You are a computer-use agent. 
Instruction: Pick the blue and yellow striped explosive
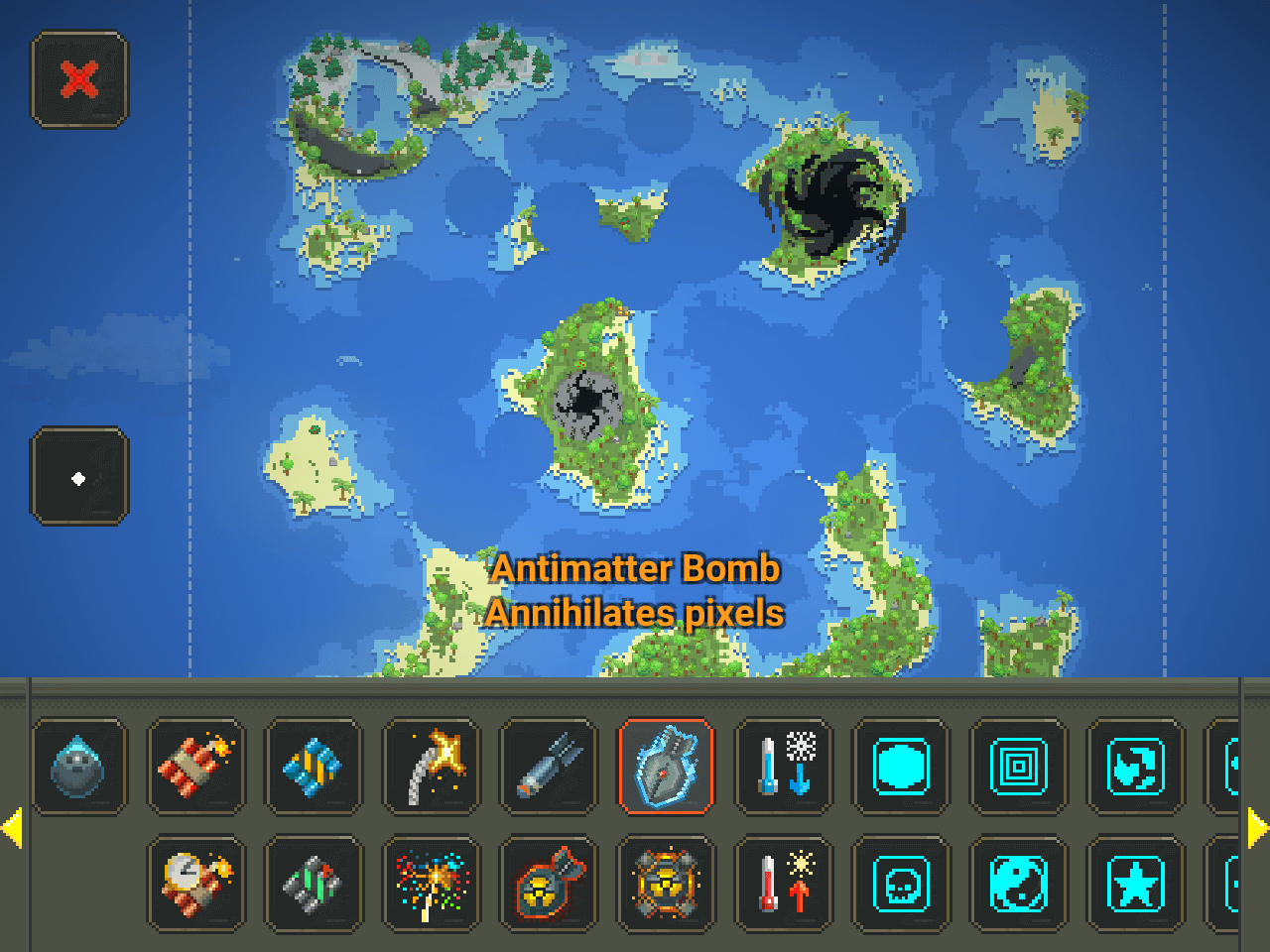click(x=313, y=767)
